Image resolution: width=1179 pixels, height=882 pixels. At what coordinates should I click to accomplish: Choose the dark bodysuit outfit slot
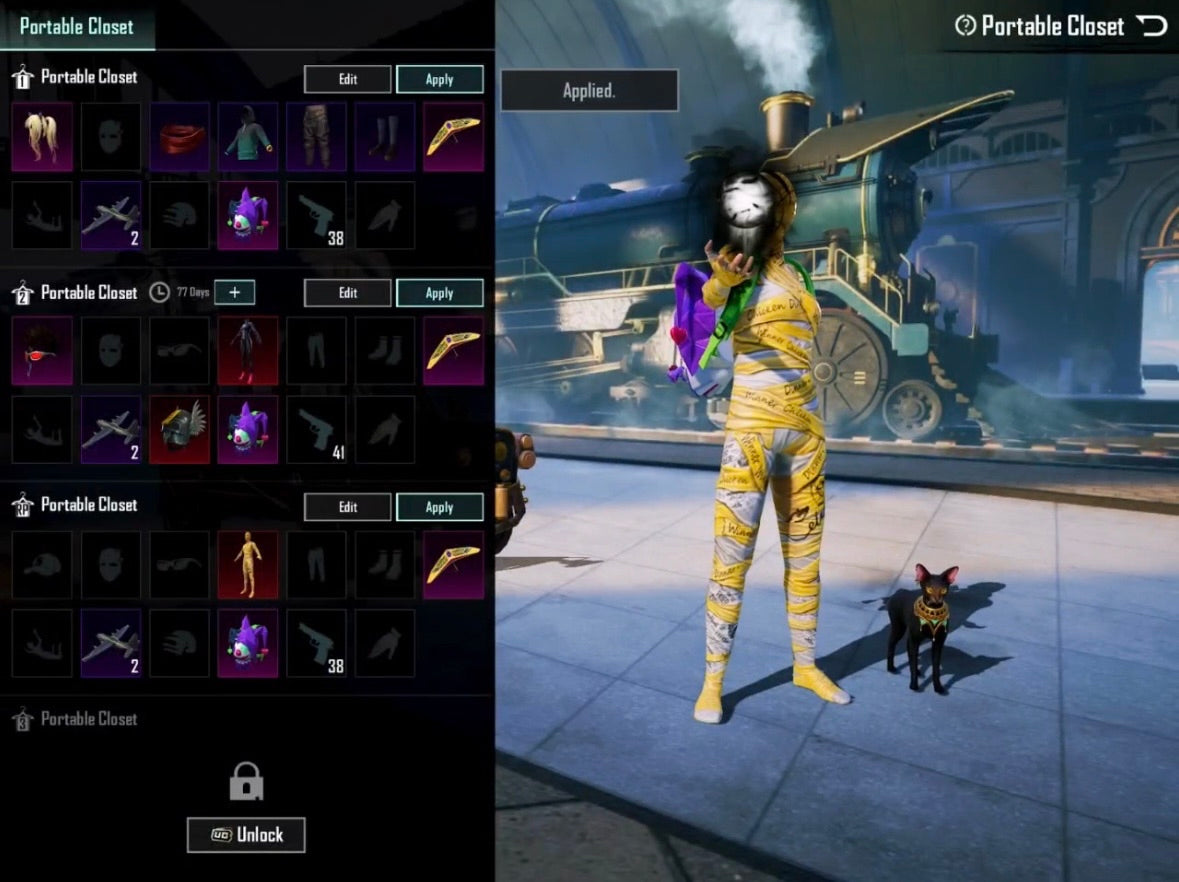tap(248, 351)
